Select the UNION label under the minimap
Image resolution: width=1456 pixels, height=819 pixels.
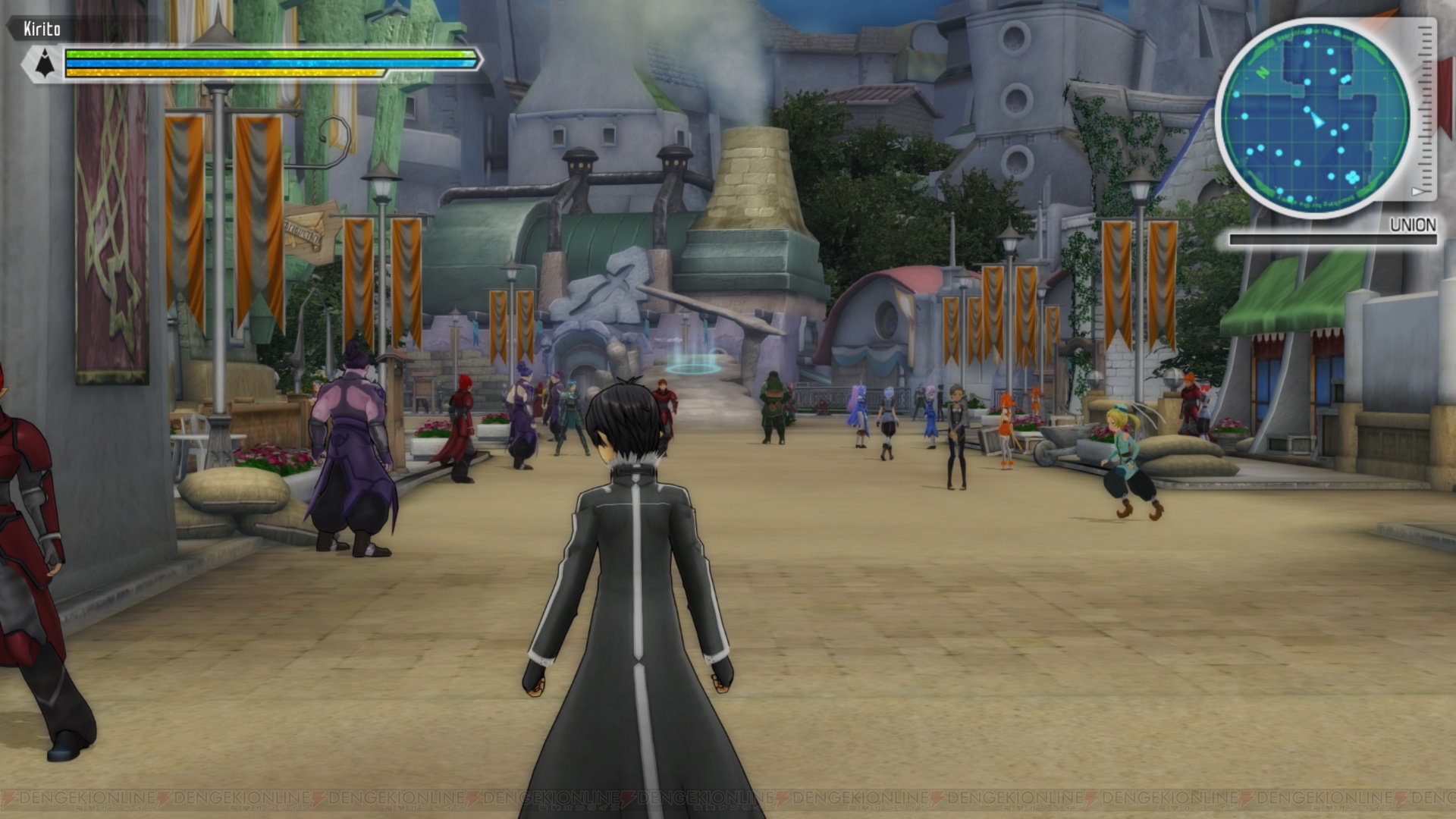coord(1413,223)
